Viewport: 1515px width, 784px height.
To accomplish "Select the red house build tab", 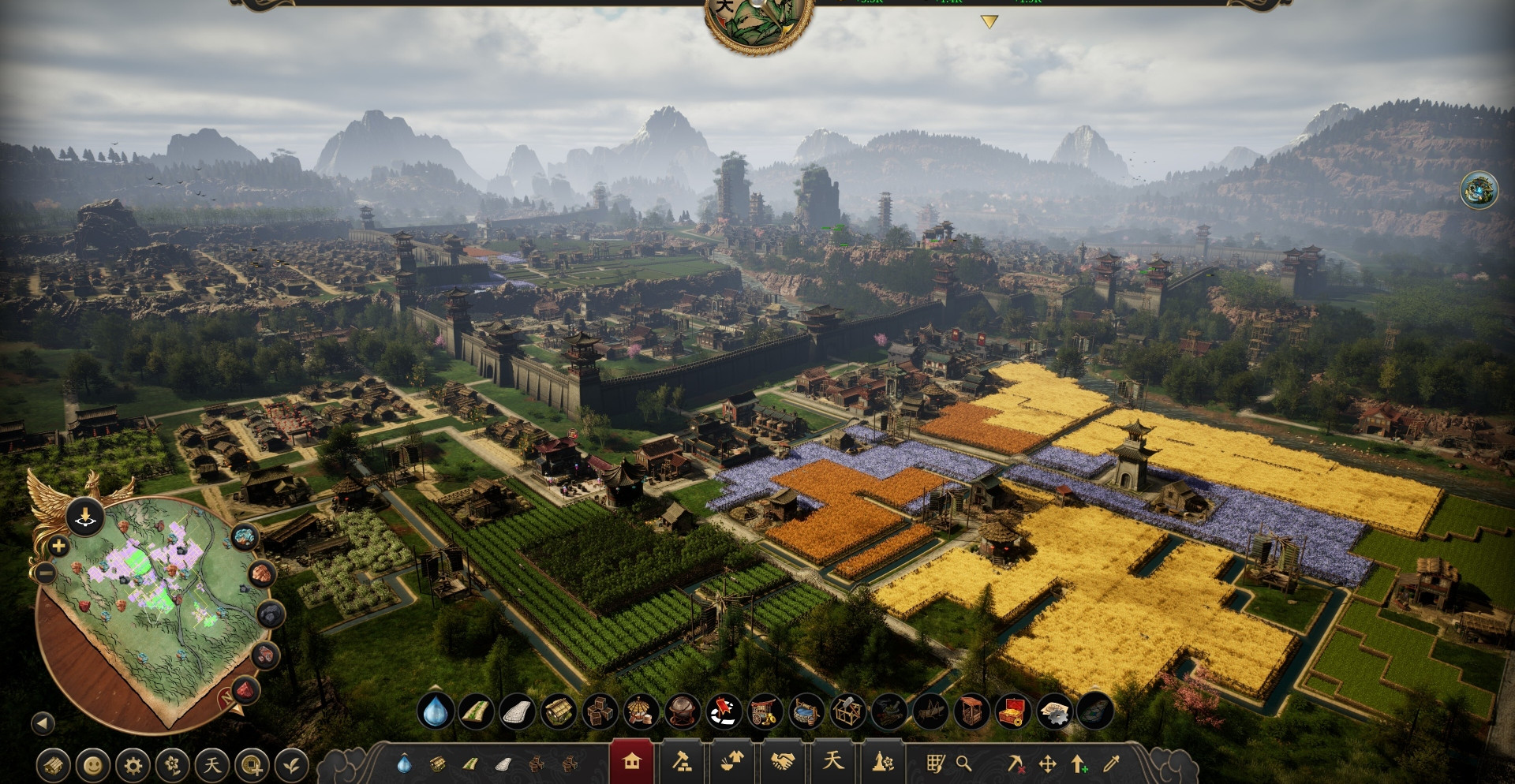I will point(631,762).
